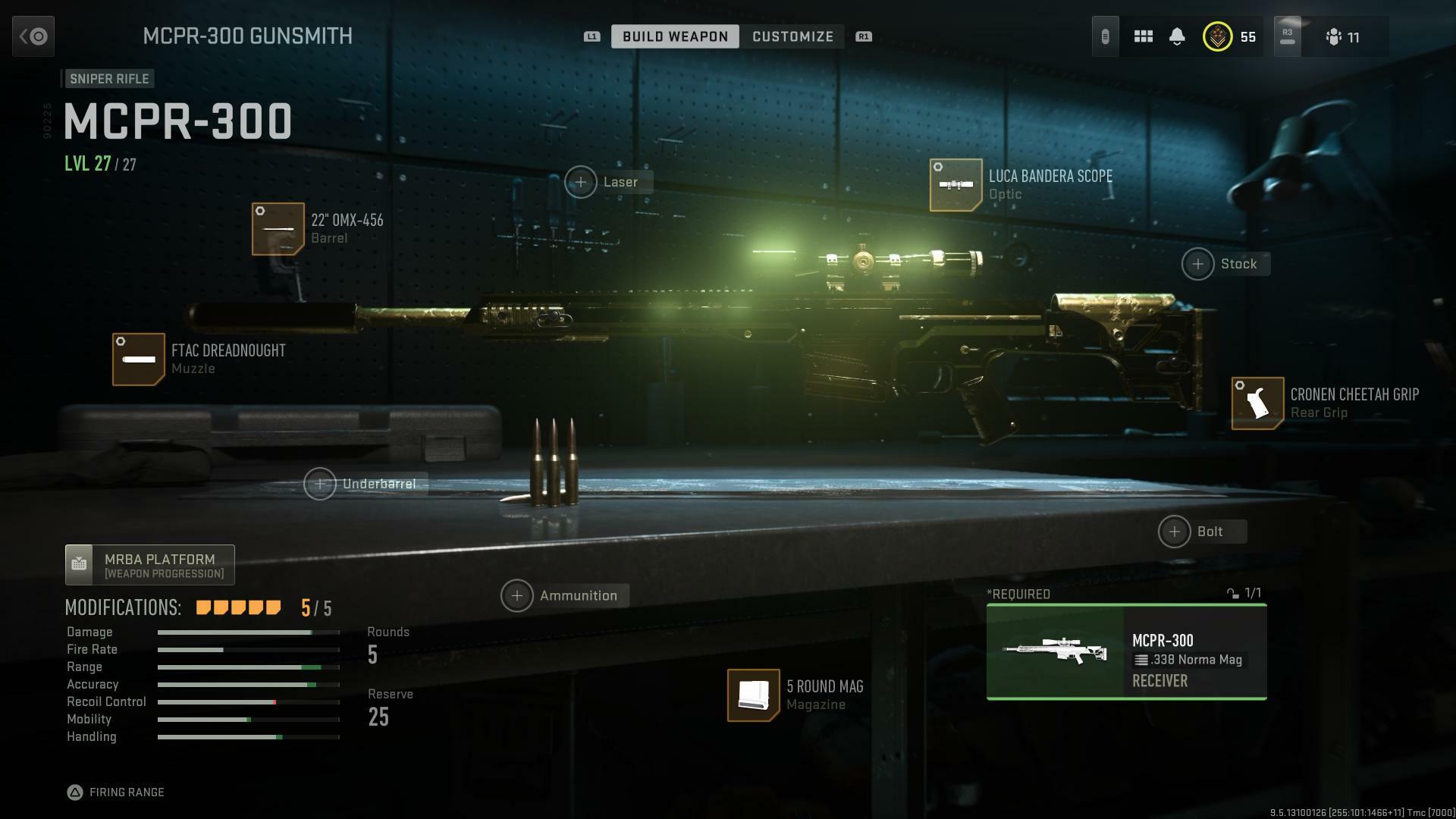
Task: Choose the 22" OMX-456 barrel slot
Action: (278, 229)
